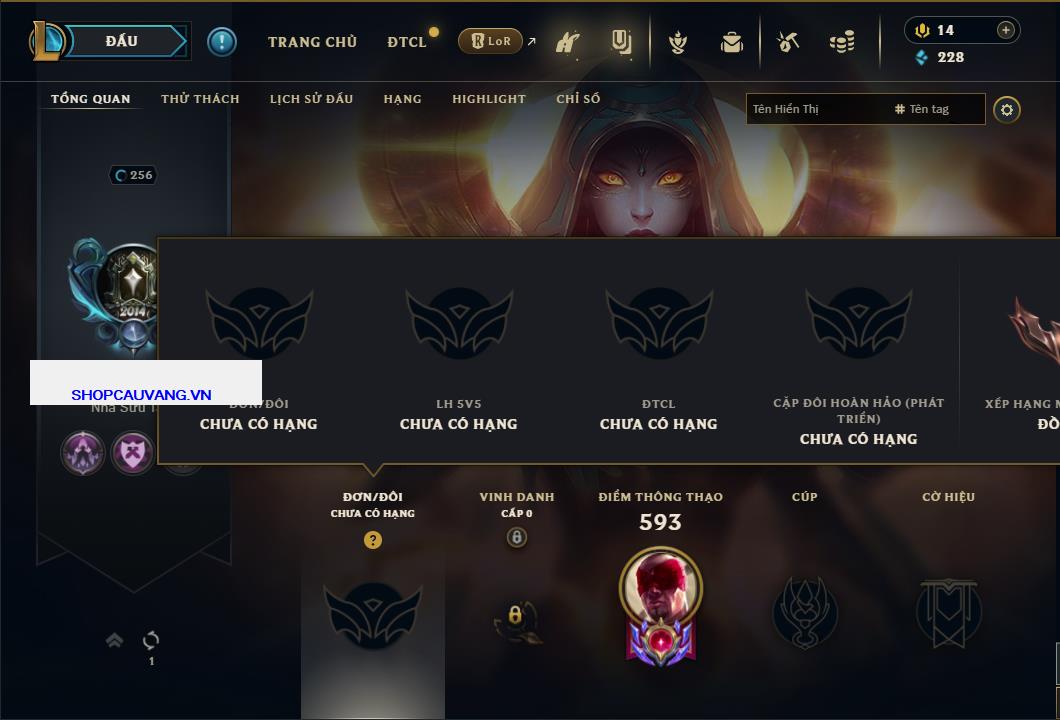Open the TRANG CHỦ home page

tap(312, 42)
